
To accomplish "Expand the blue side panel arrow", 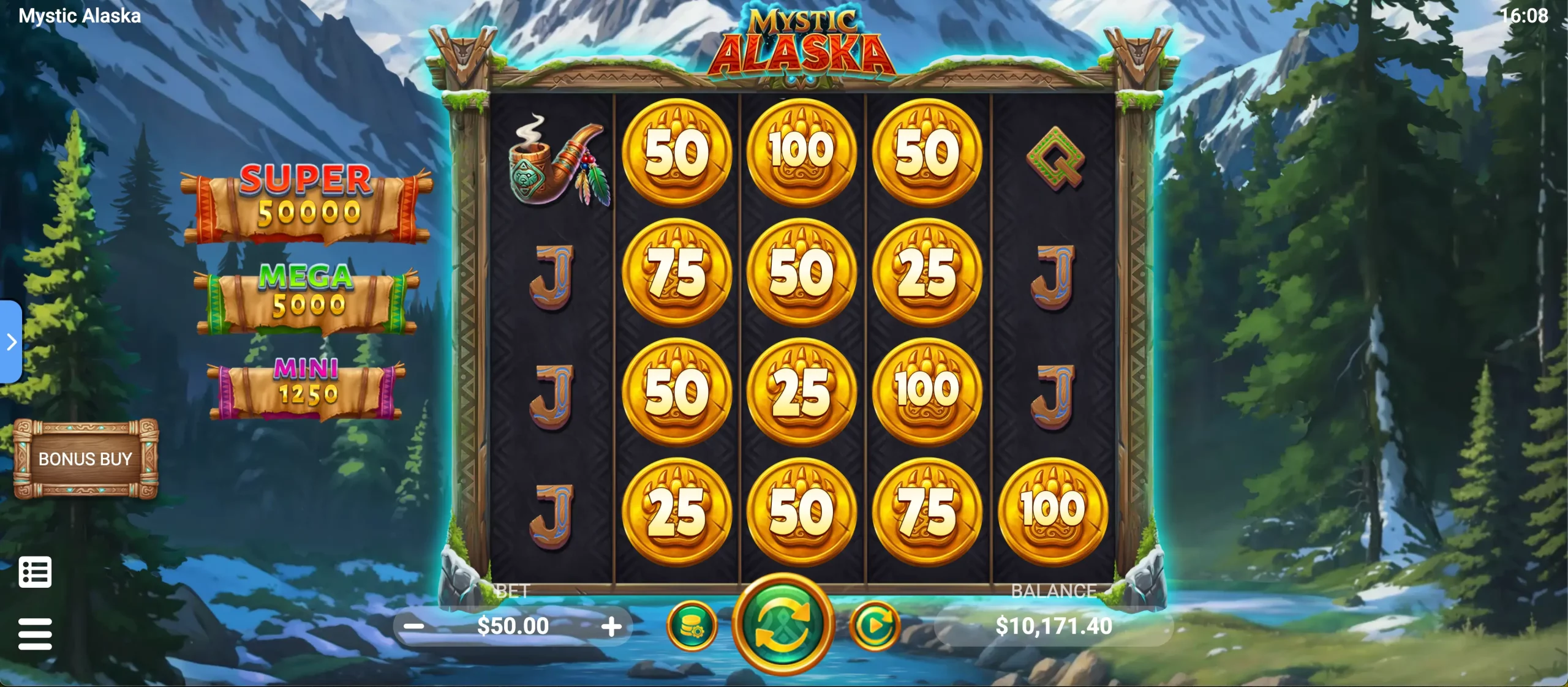I will point(11,342).
